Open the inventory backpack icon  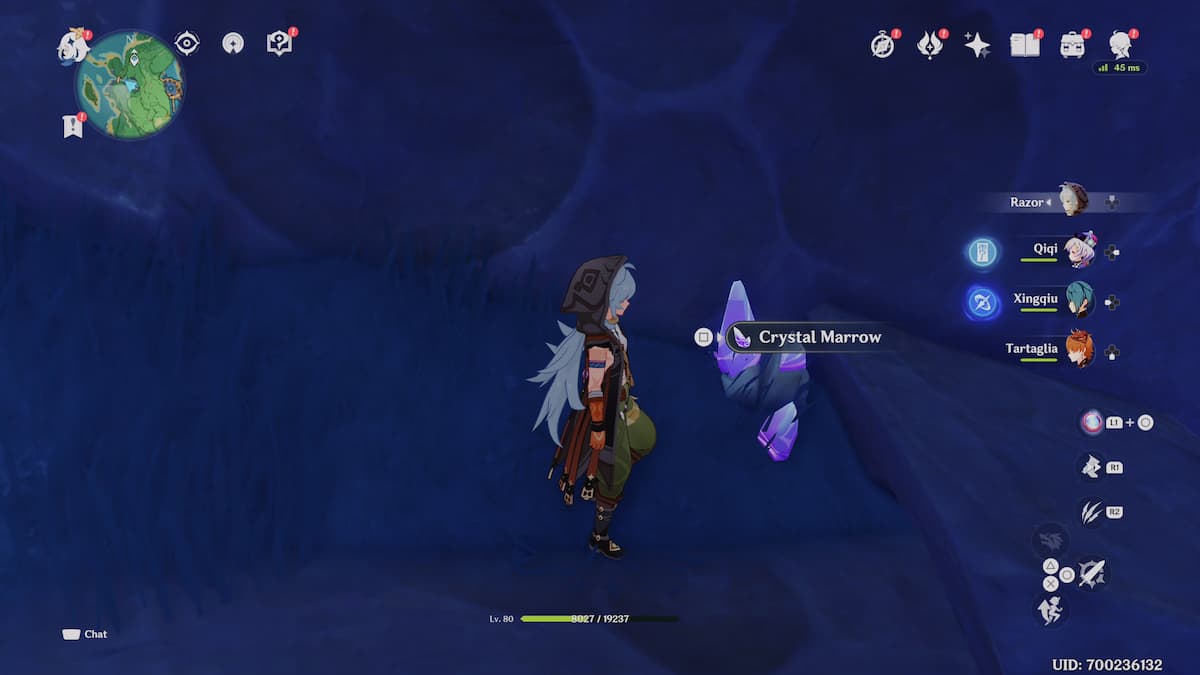tap(1072, 44)
